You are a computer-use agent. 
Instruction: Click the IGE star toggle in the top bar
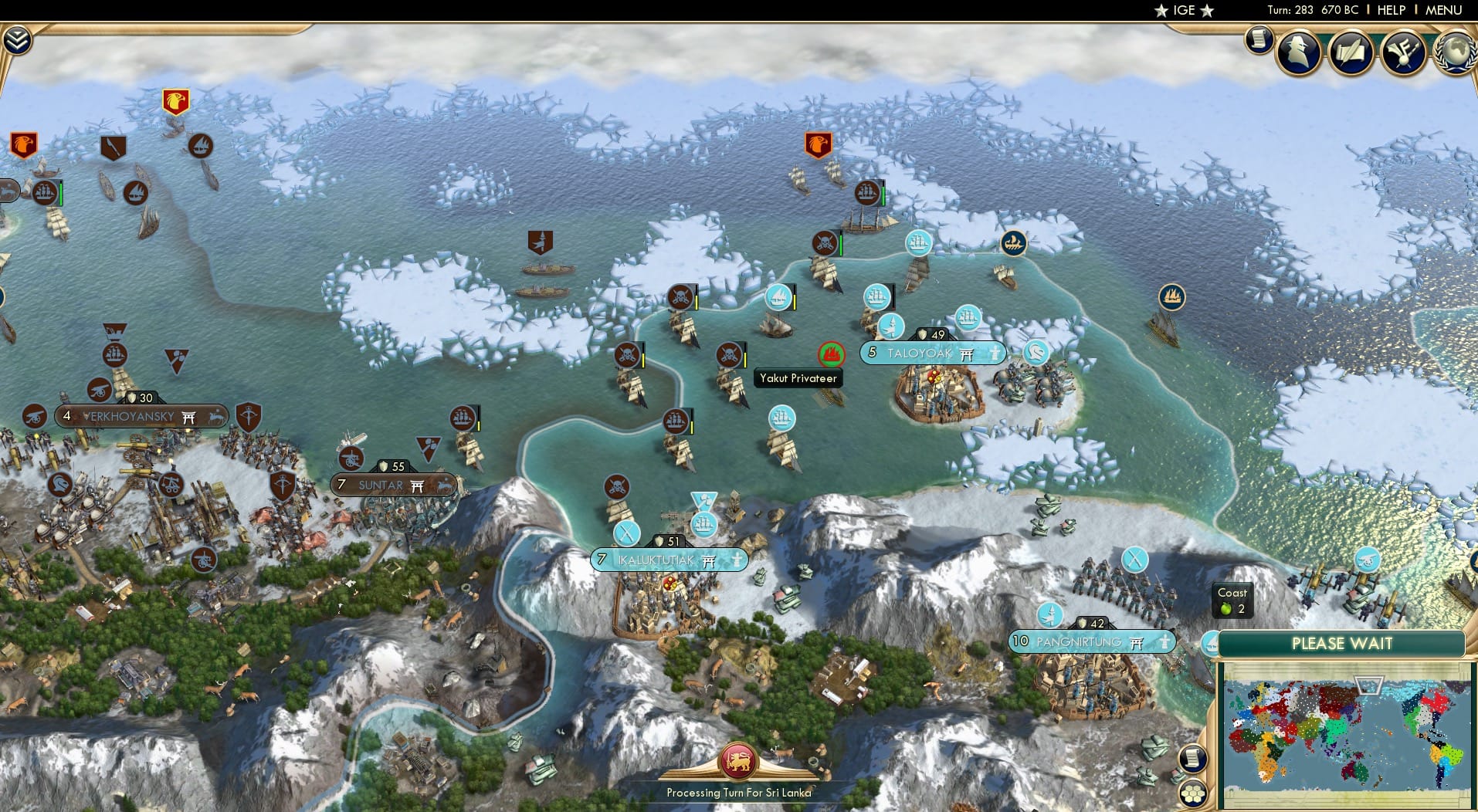coord(1181,10)
